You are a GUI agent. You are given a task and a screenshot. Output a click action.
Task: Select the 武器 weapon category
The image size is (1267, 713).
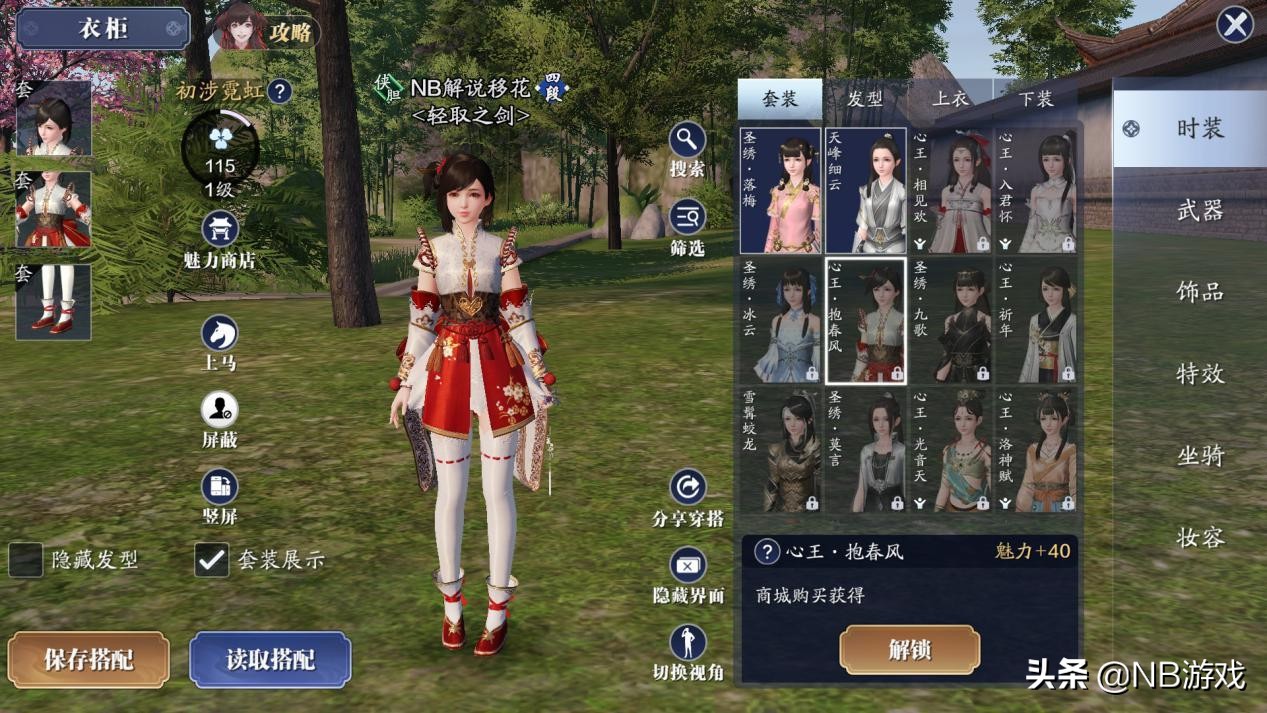pos(1200,210)
